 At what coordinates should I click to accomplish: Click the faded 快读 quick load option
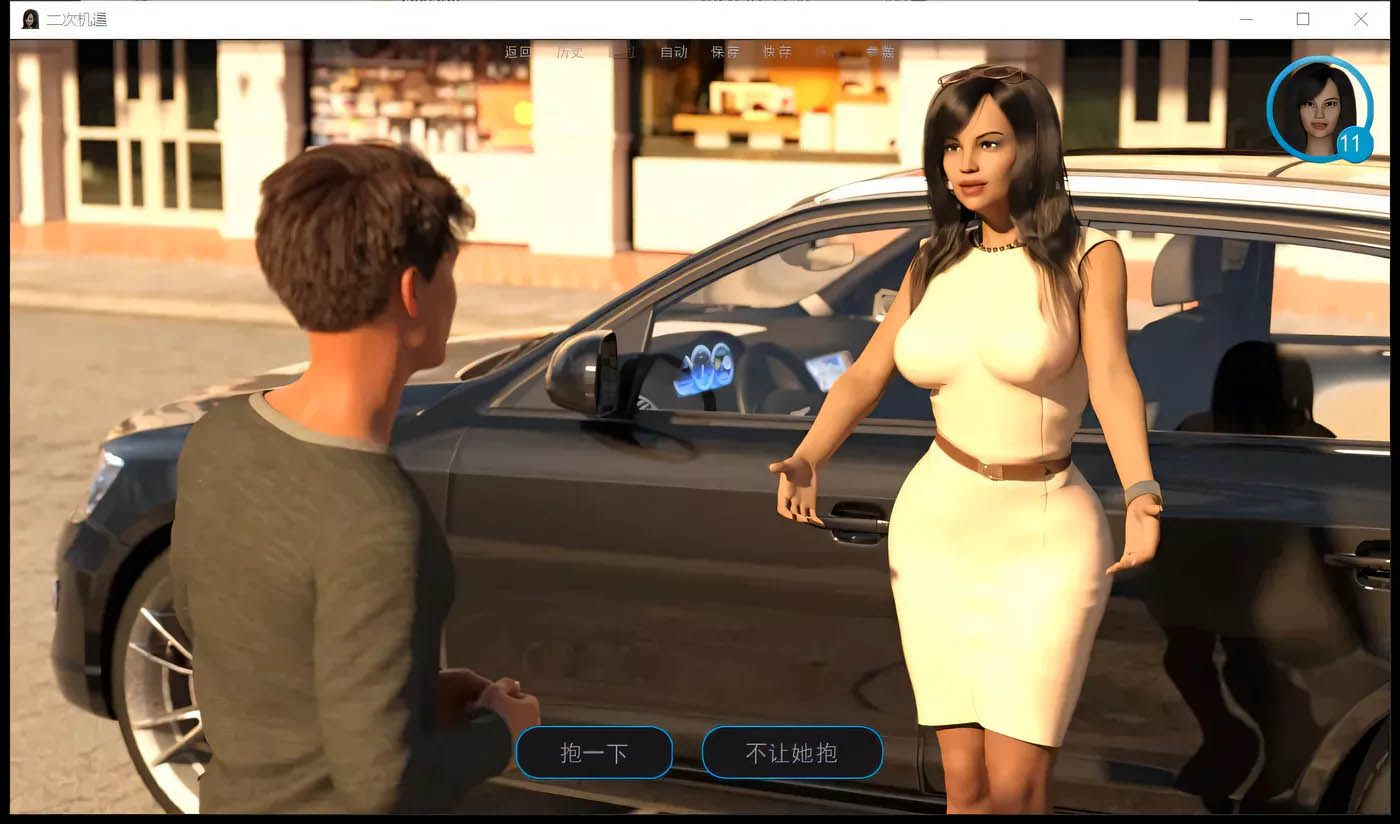pyautogui.click(x=831, y=52)
